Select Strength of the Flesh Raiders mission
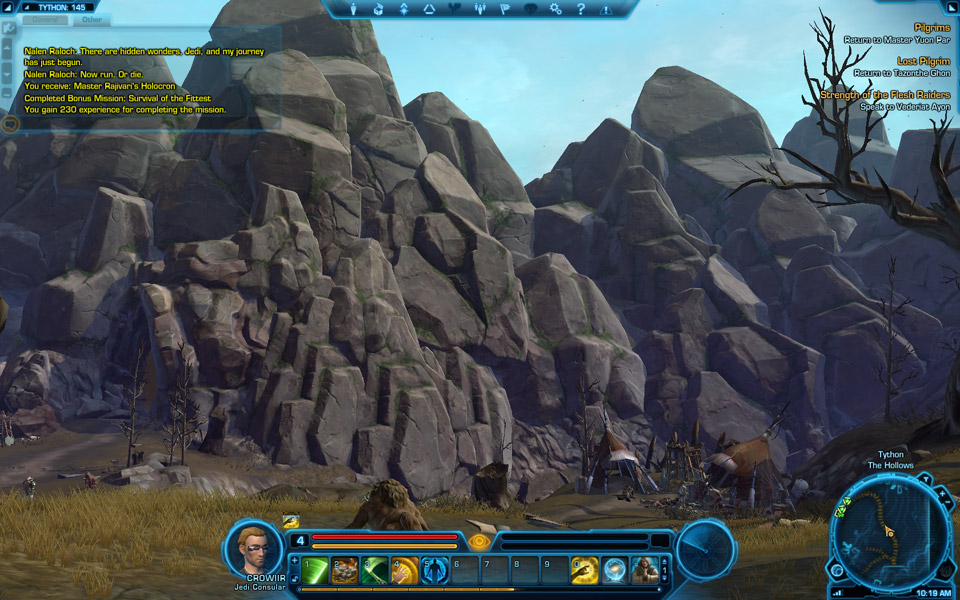960x600 pixels. (x=884, y=95)
